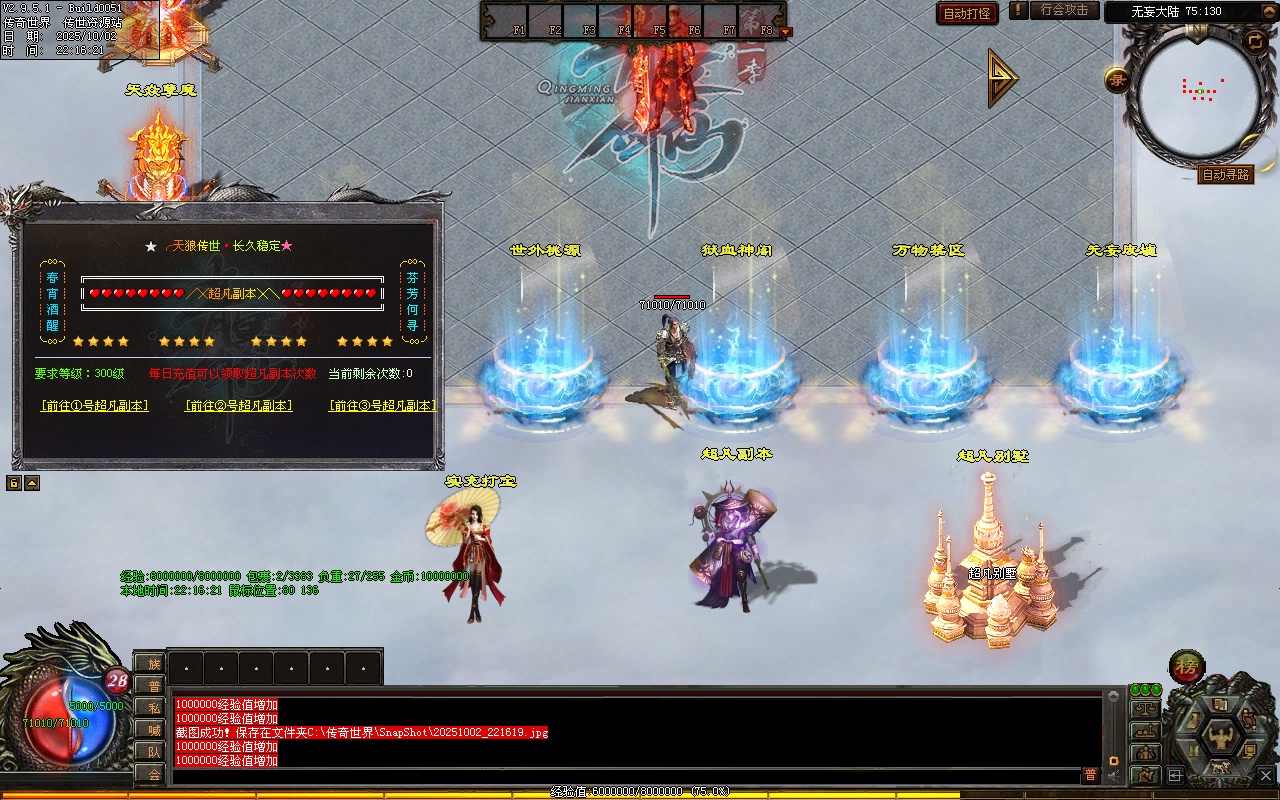Select the 前往③号超凡副本 link
Screen dimensions: 1280x800
[383, 406]
